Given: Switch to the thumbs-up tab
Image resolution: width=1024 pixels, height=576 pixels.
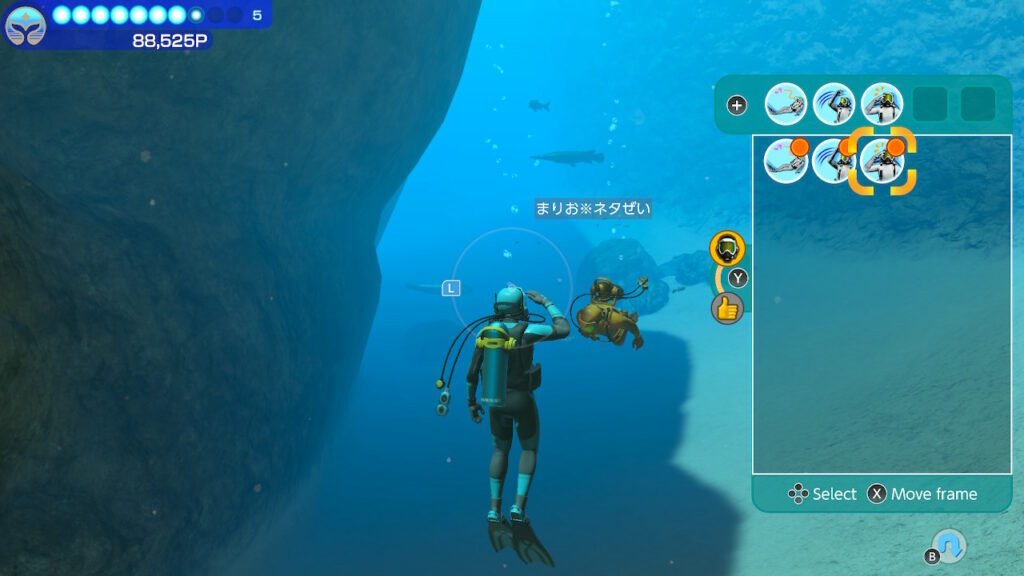Looking at the screenshot, I should coord(727,308).
